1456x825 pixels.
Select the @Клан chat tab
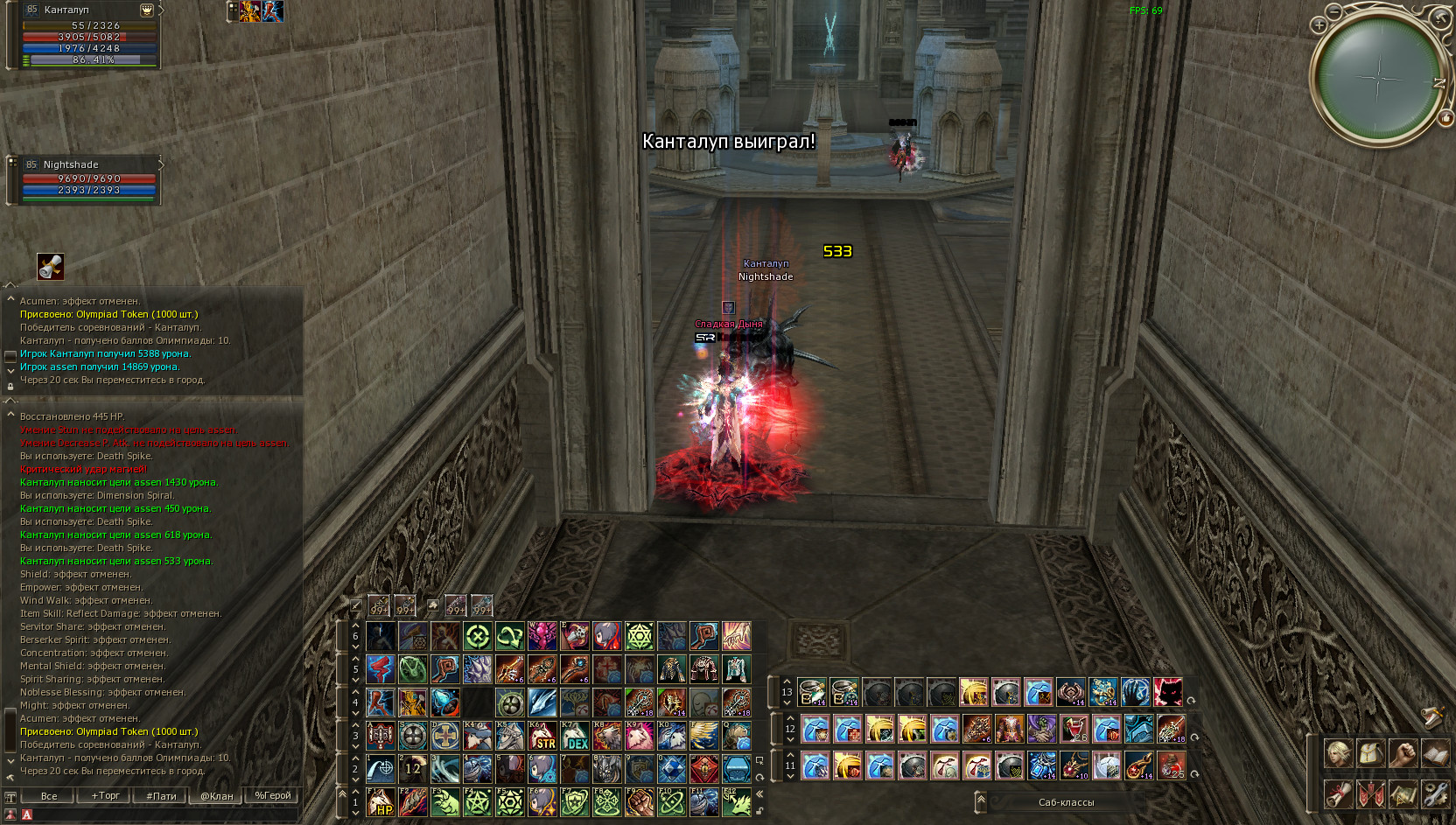coord(217,795)
